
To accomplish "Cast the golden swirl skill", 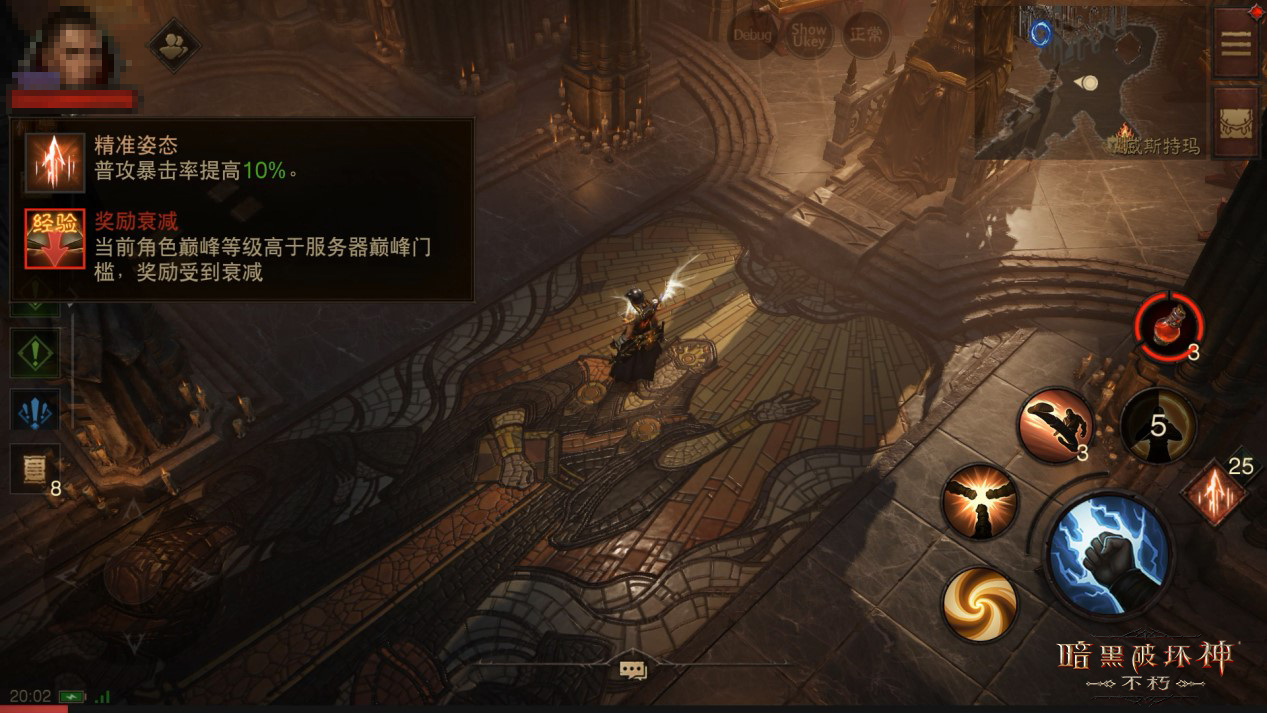I will coord(980,603).
